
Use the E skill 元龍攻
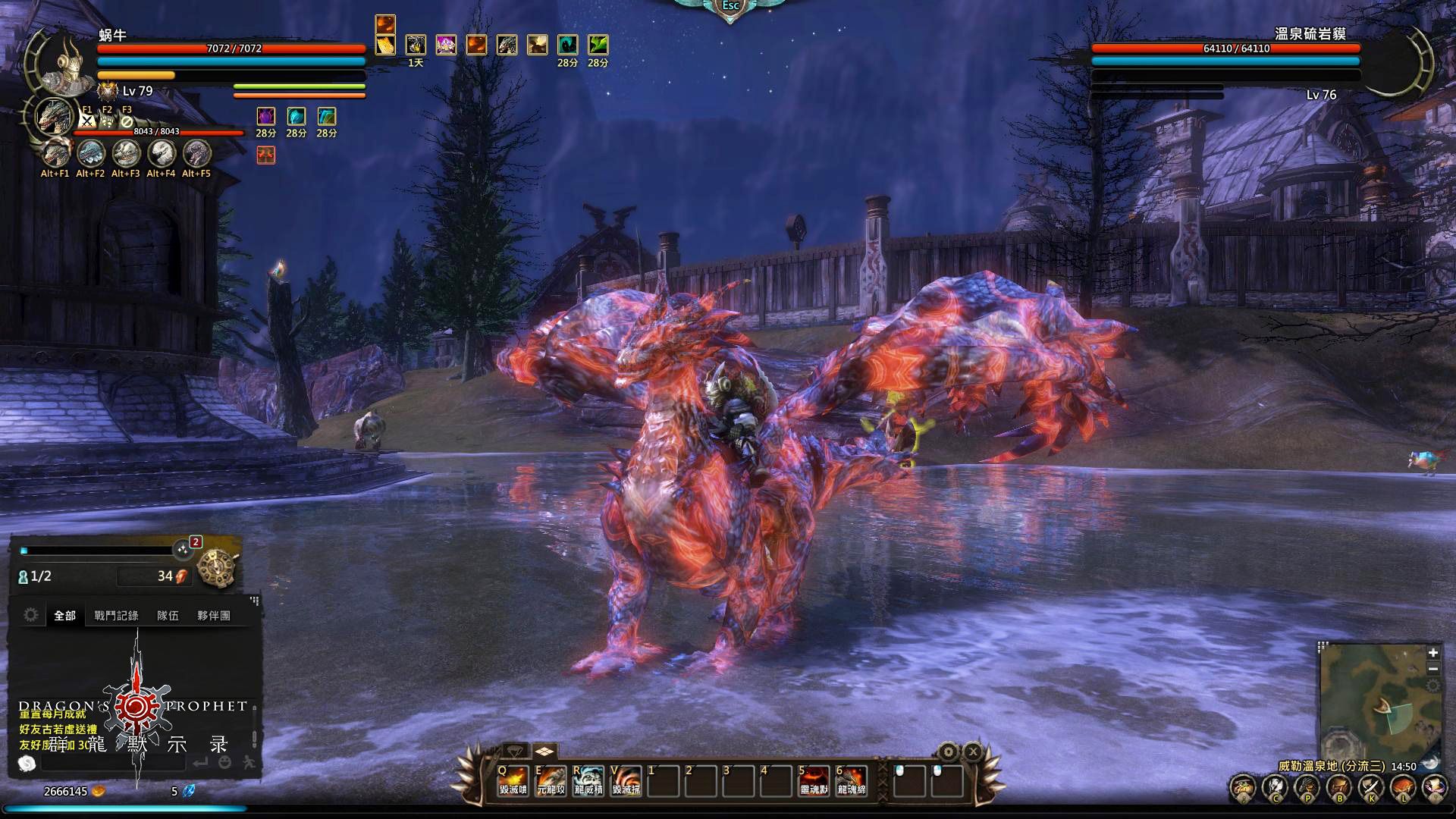point(551,780)
